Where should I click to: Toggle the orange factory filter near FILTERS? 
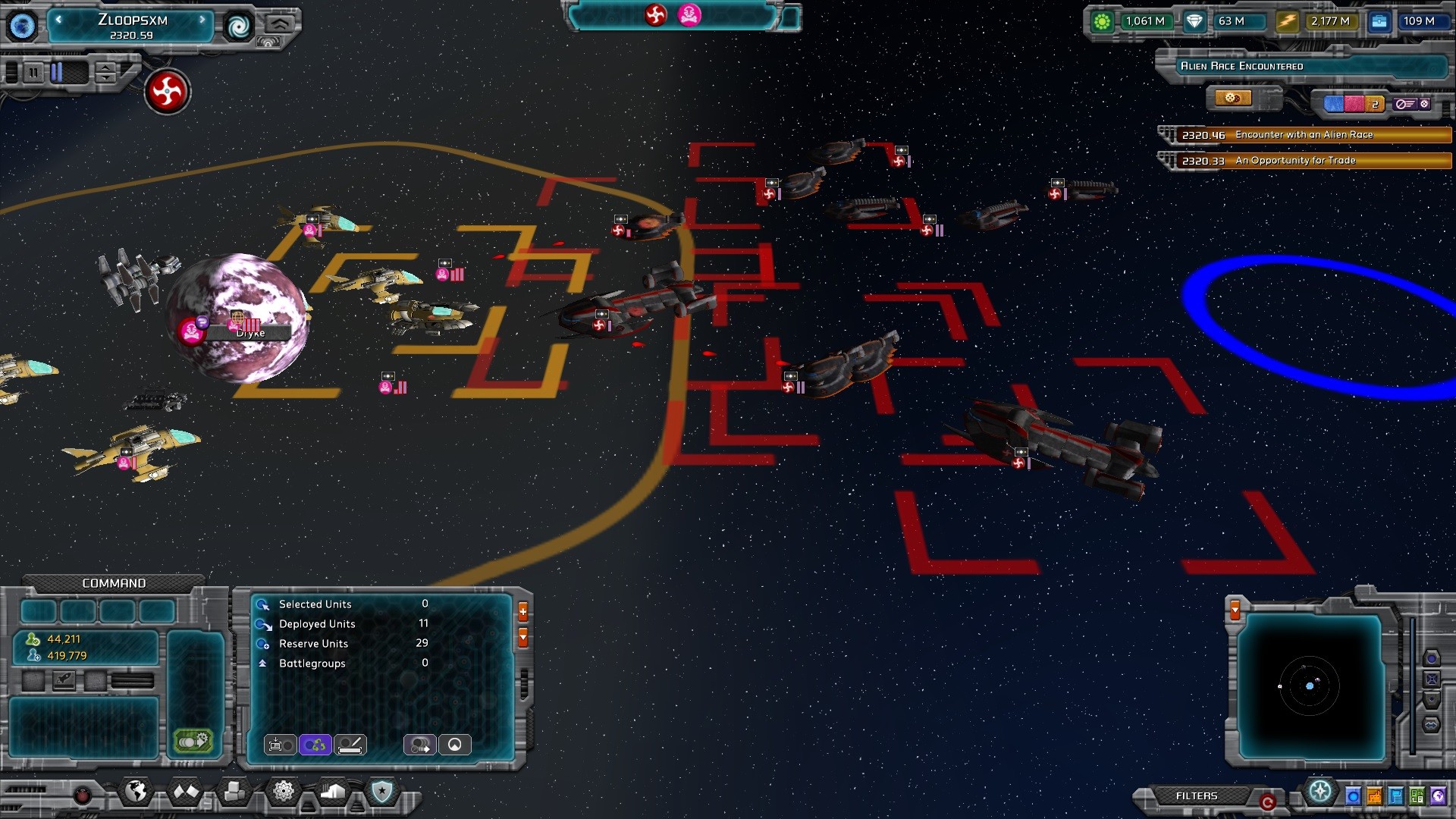[x=1373, y=796]
